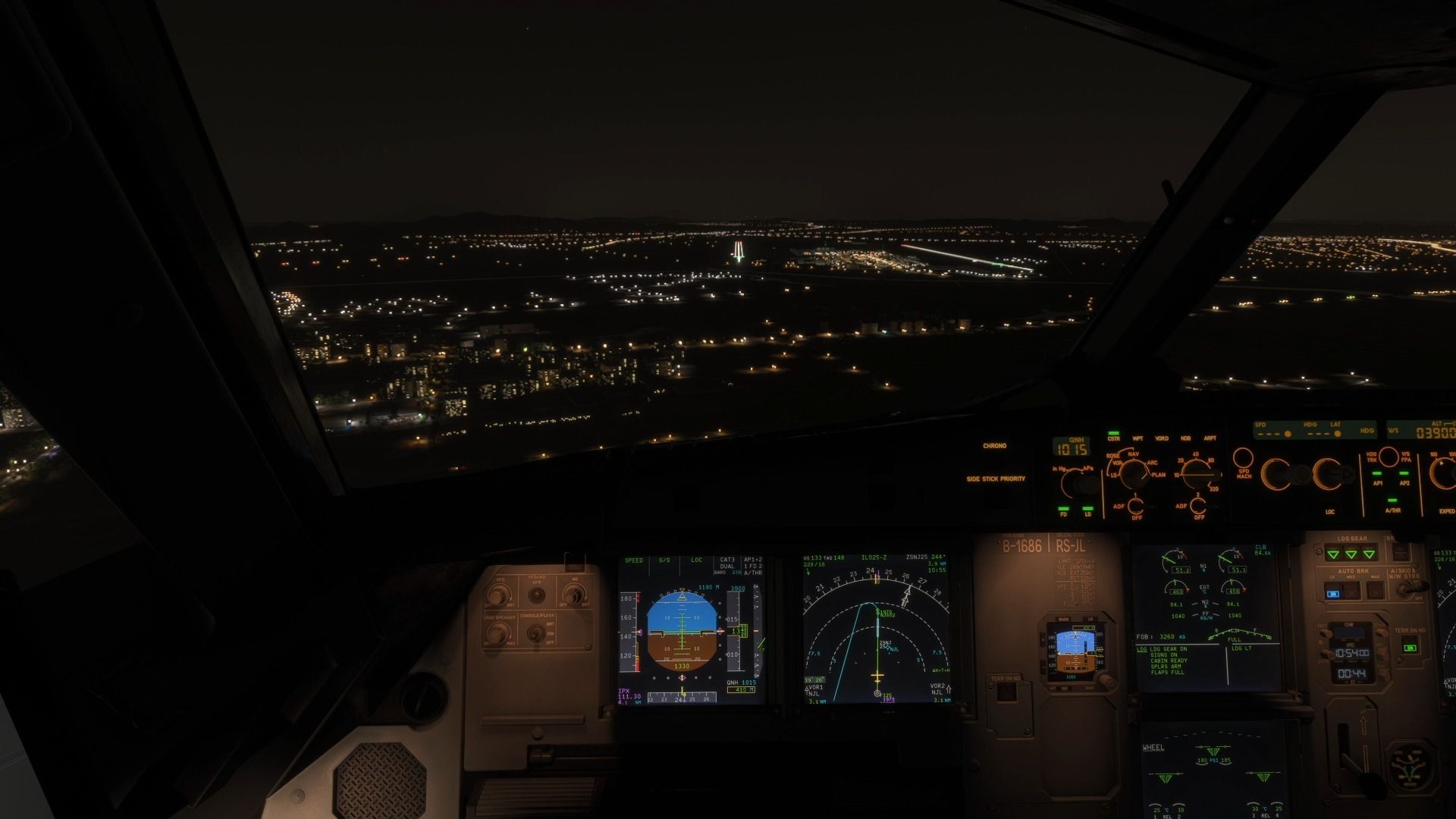This screenshot has width=1456, height=819.
Task: Toggle the lit TERR ON ND button
Action: (1409, 648)
